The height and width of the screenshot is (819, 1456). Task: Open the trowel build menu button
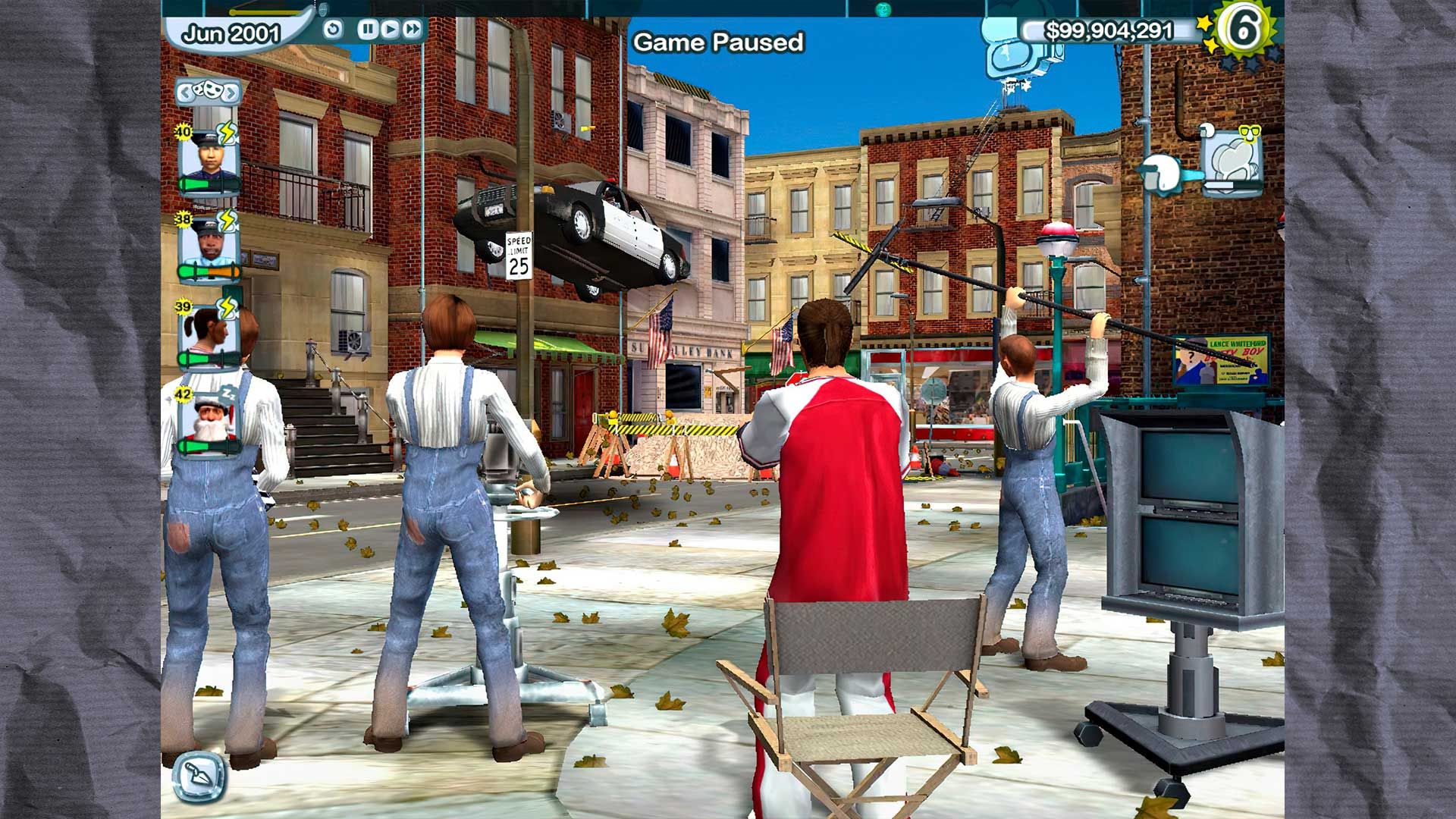[x=199, y=777]
